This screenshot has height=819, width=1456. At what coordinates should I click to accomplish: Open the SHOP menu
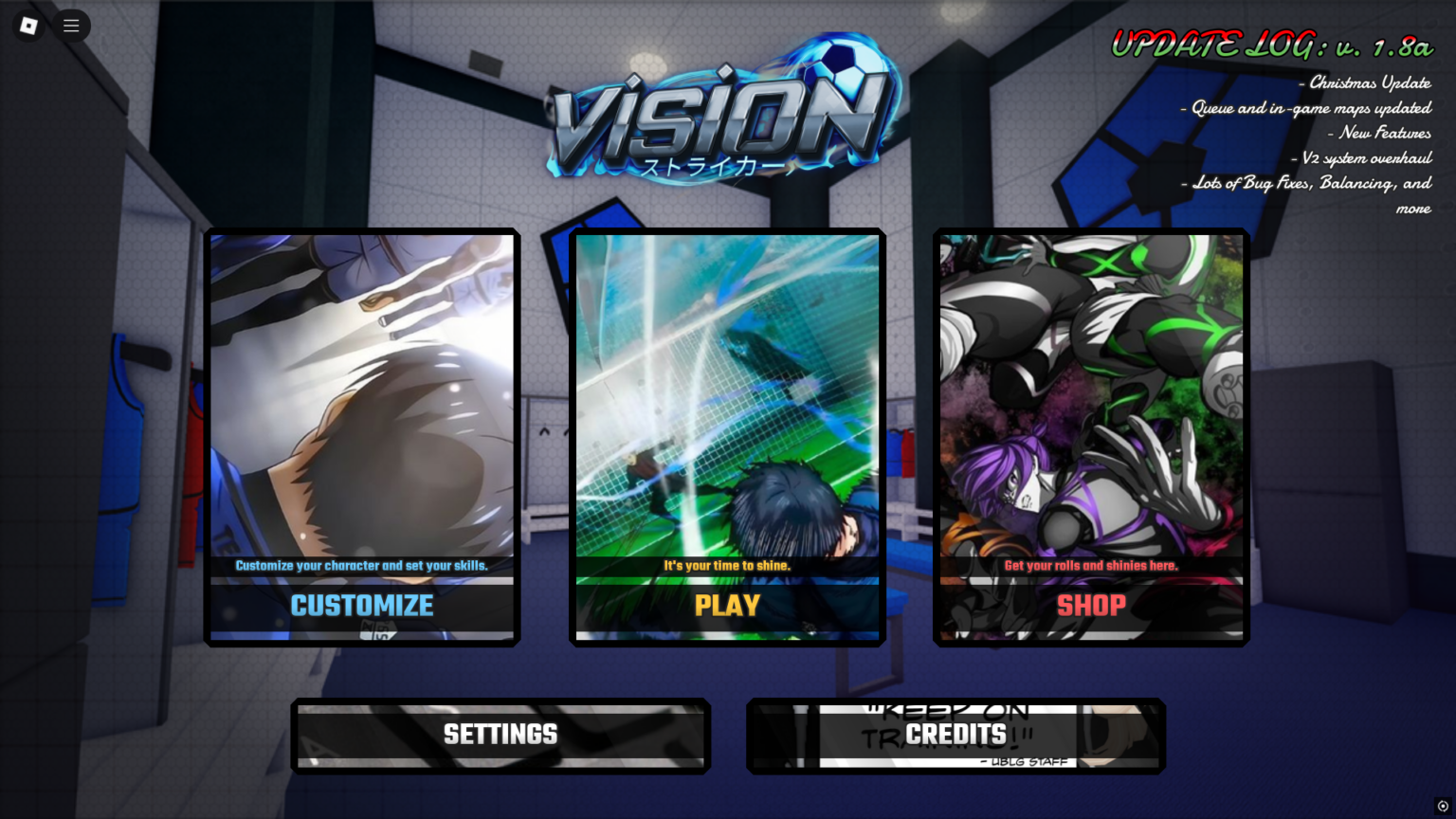click(1091, 607)
